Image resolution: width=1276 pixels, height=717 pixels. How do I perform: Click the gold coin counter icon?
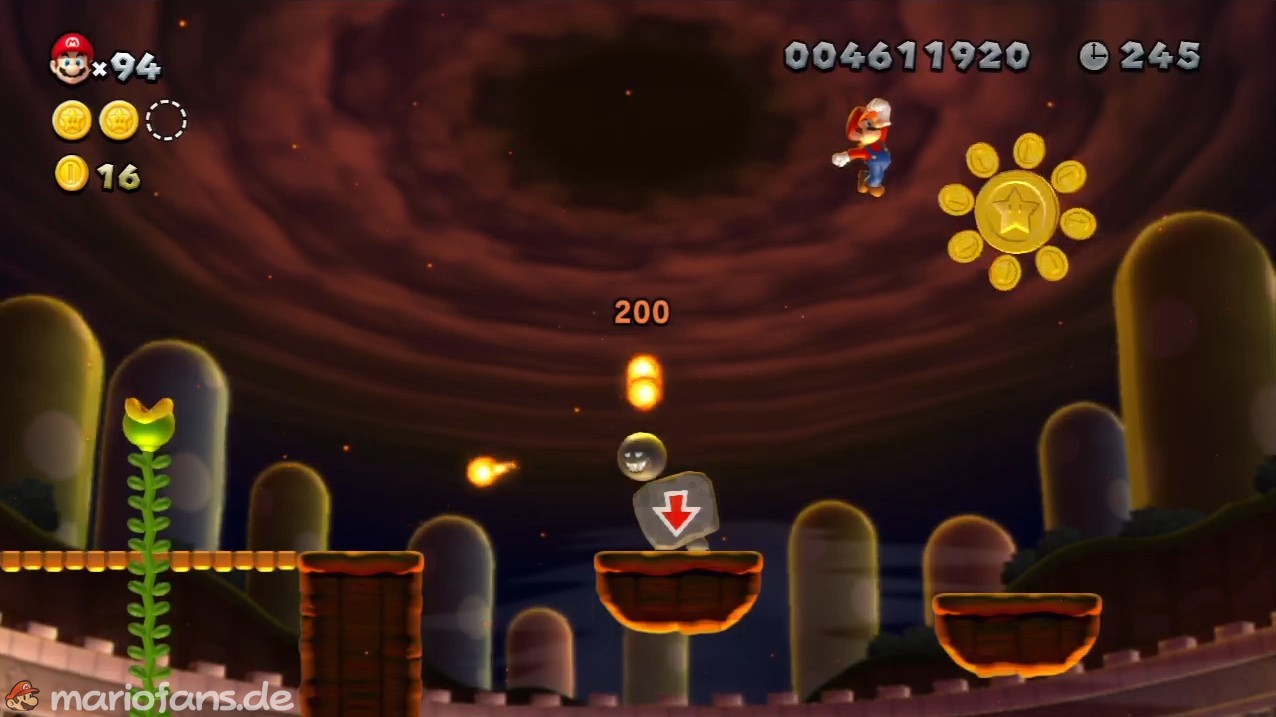[x=72, y=174]
